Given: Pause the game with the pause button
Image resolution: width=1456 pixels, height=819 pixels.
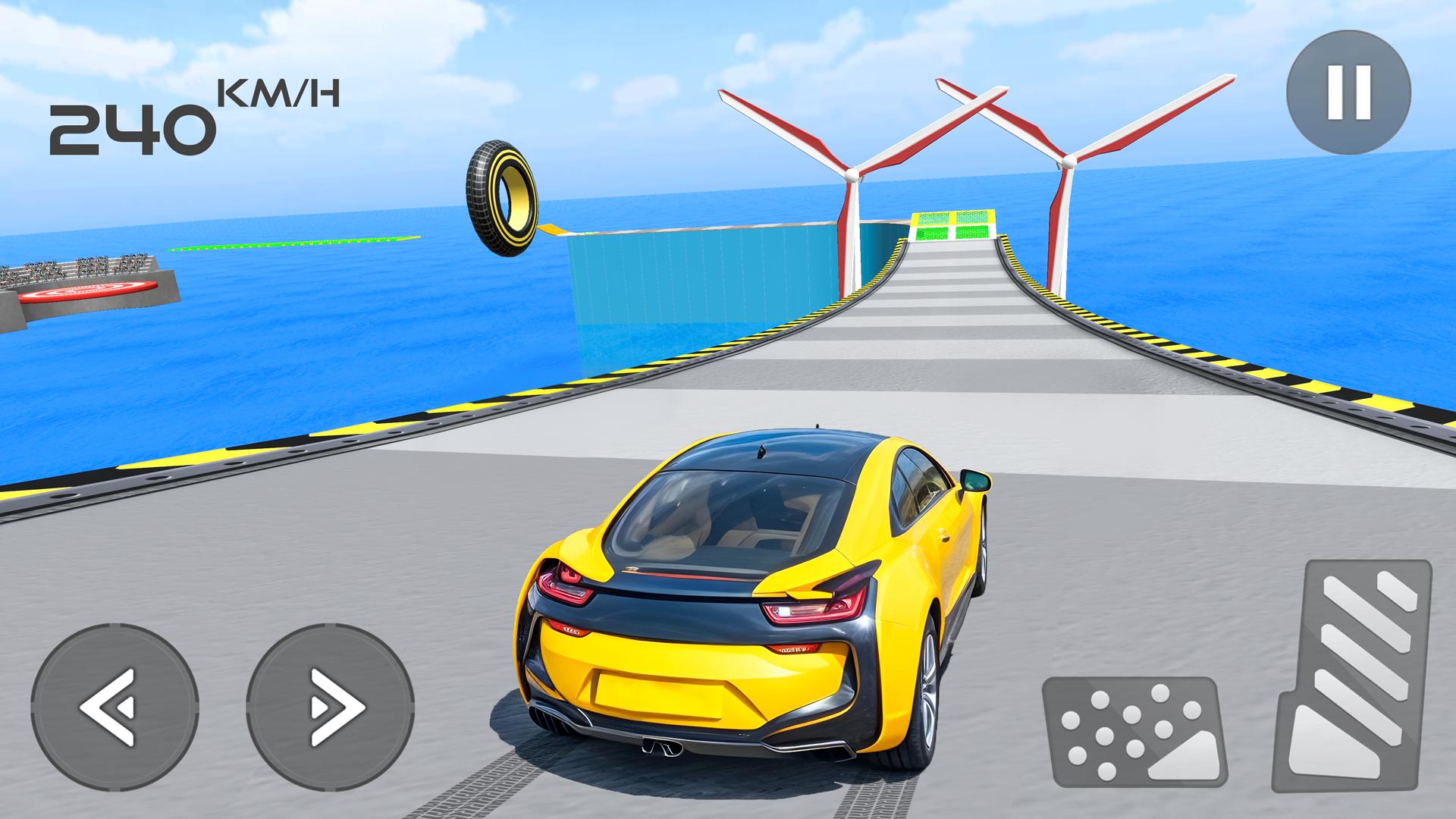Looking at the screenshot, I should (1348, 93).
